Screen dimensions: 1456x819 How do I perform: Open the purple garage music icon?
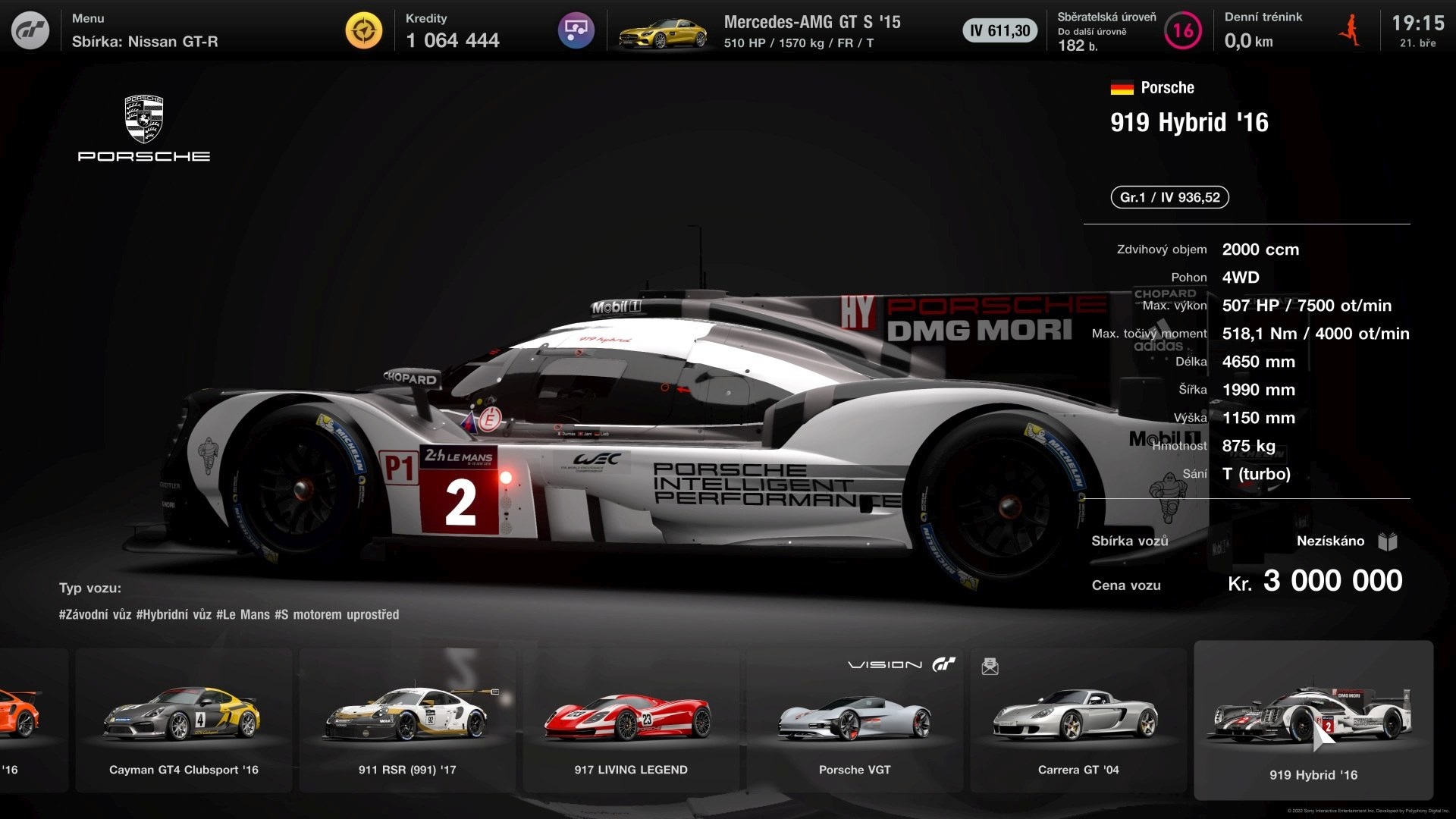pos(576,31)
